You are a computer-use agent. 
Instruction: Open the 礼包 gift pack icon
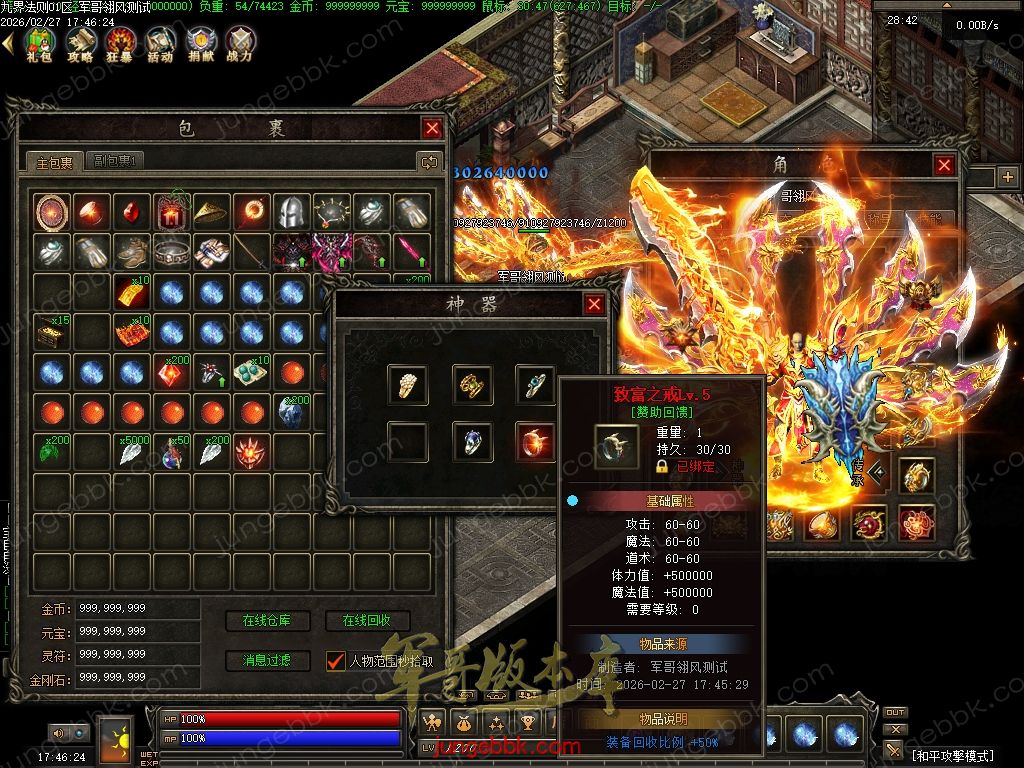39,42
